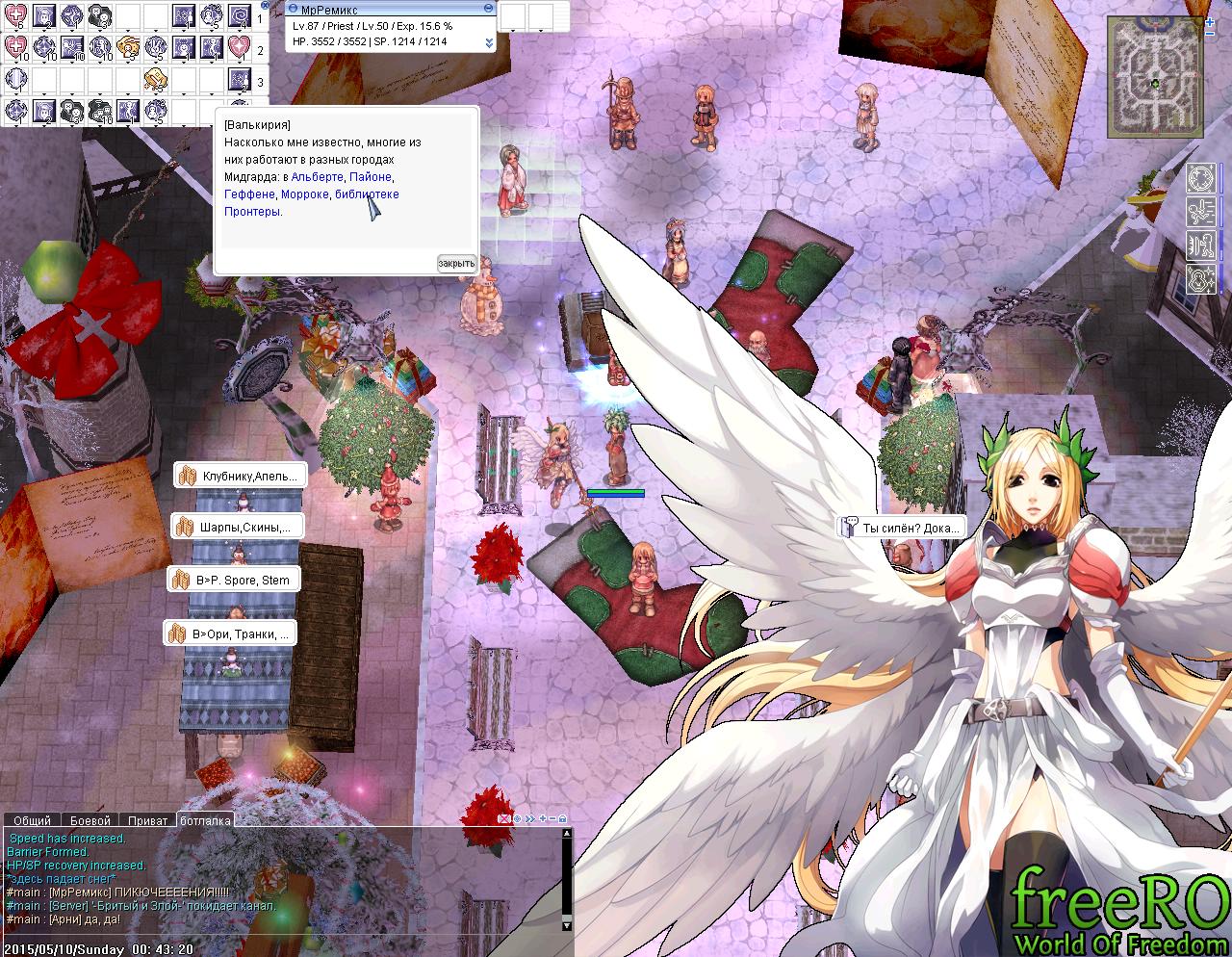Close the Valkyrie dialogue with закрыть
Image resolution: width=1232 pixels, height=957 pixels.
[x=456, y=263]
